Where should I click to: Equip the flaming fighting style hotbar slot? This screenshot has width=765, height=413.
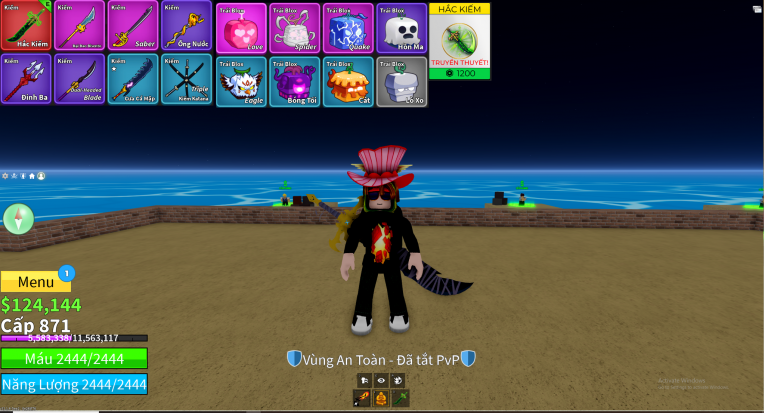pos(363,398)
